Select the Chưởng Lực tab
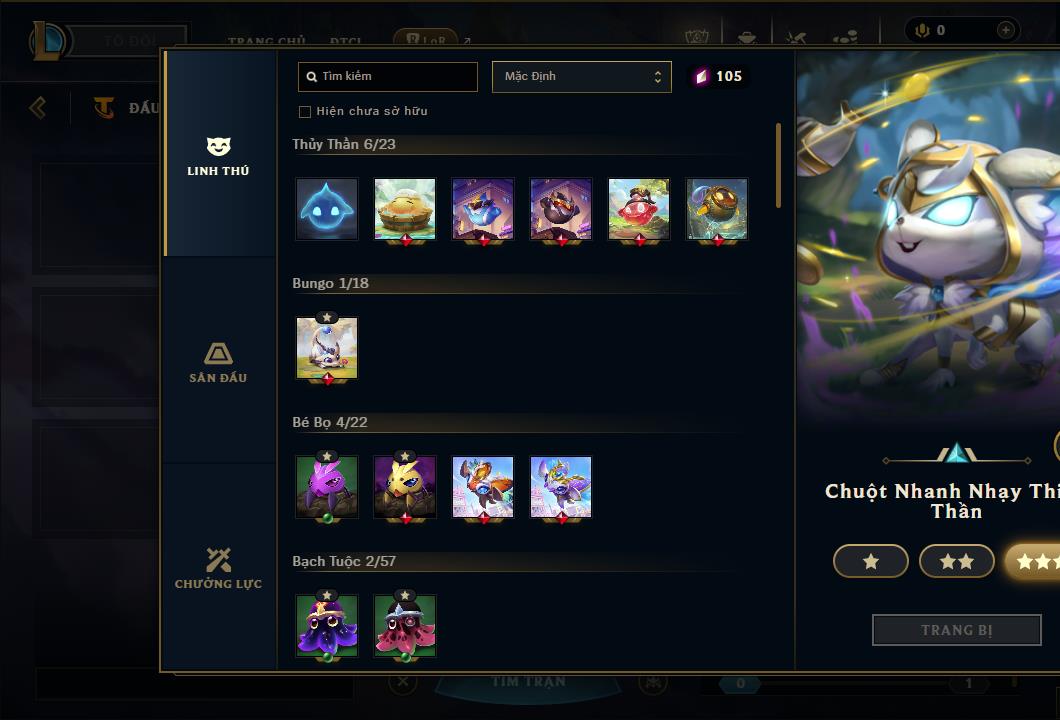Image resolution: width=1060 pixels, height=720 pixels. pos(218,568)
